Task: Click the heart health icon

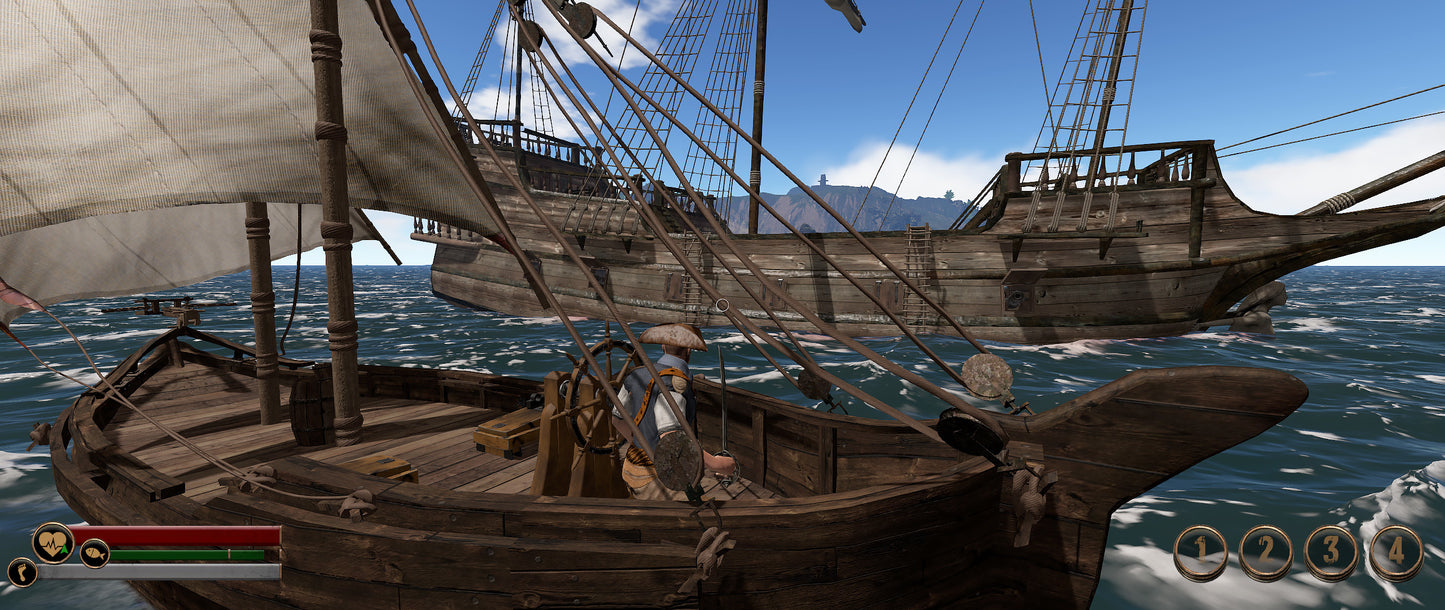Action: point(52,543)
